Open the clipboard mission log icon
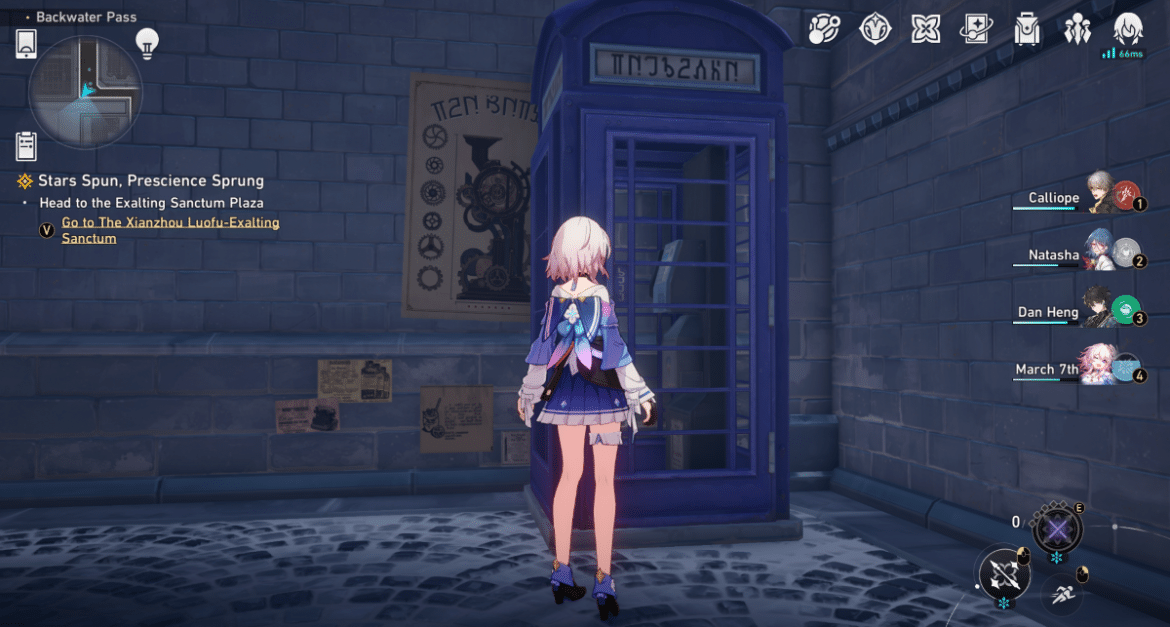Screen dimensions: 1170x627 27,146
